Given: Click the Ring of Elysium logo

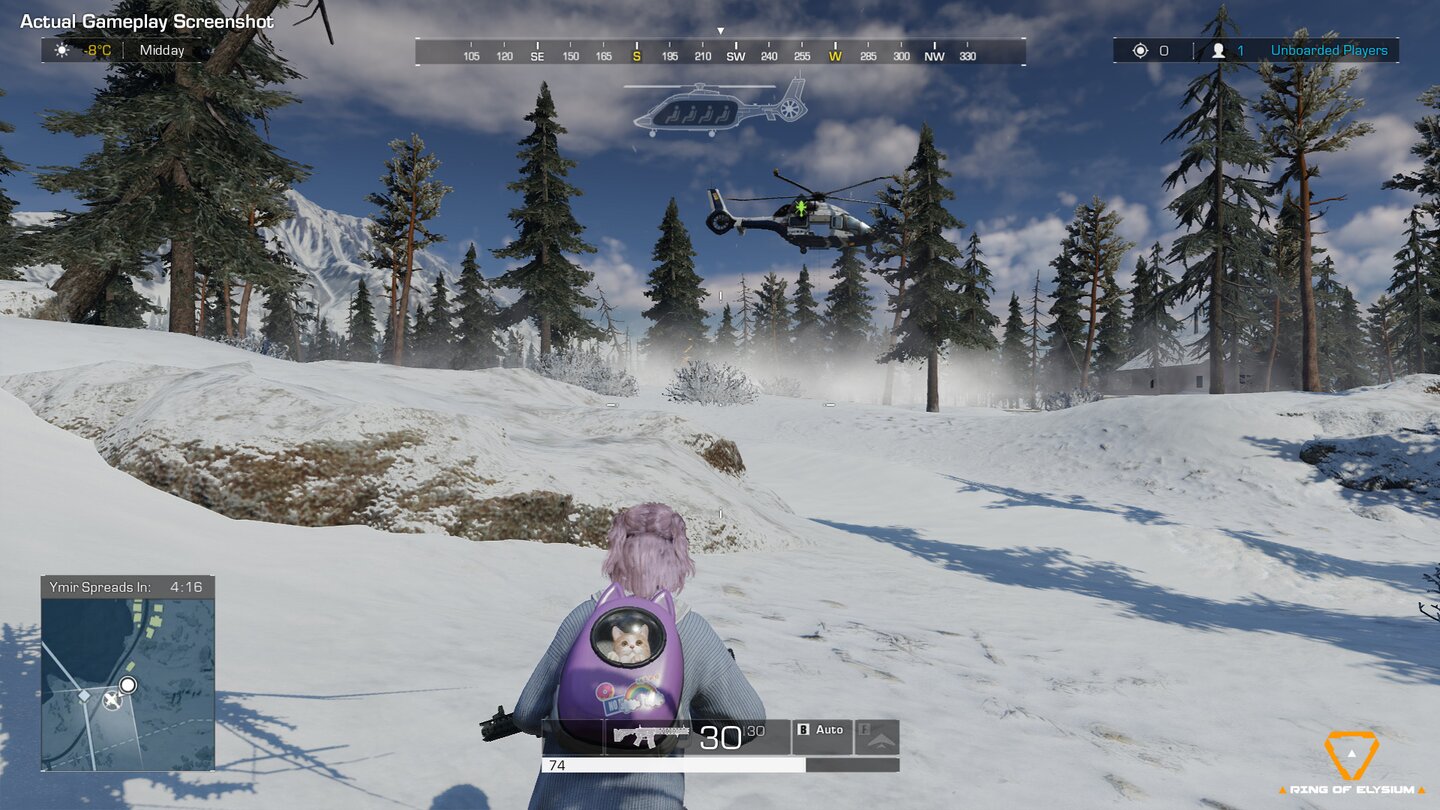Looking at the screenshot, I should tap(1354, 758).
